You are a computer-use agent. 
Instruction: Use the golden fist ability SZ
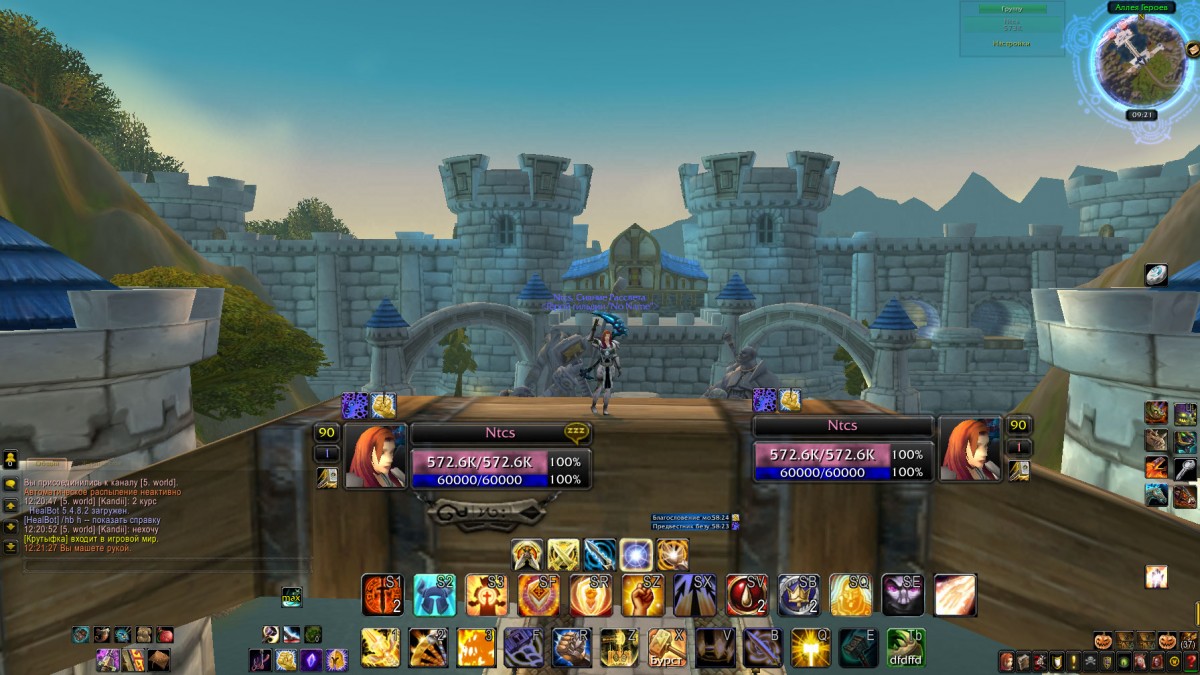tap(643, 595)
